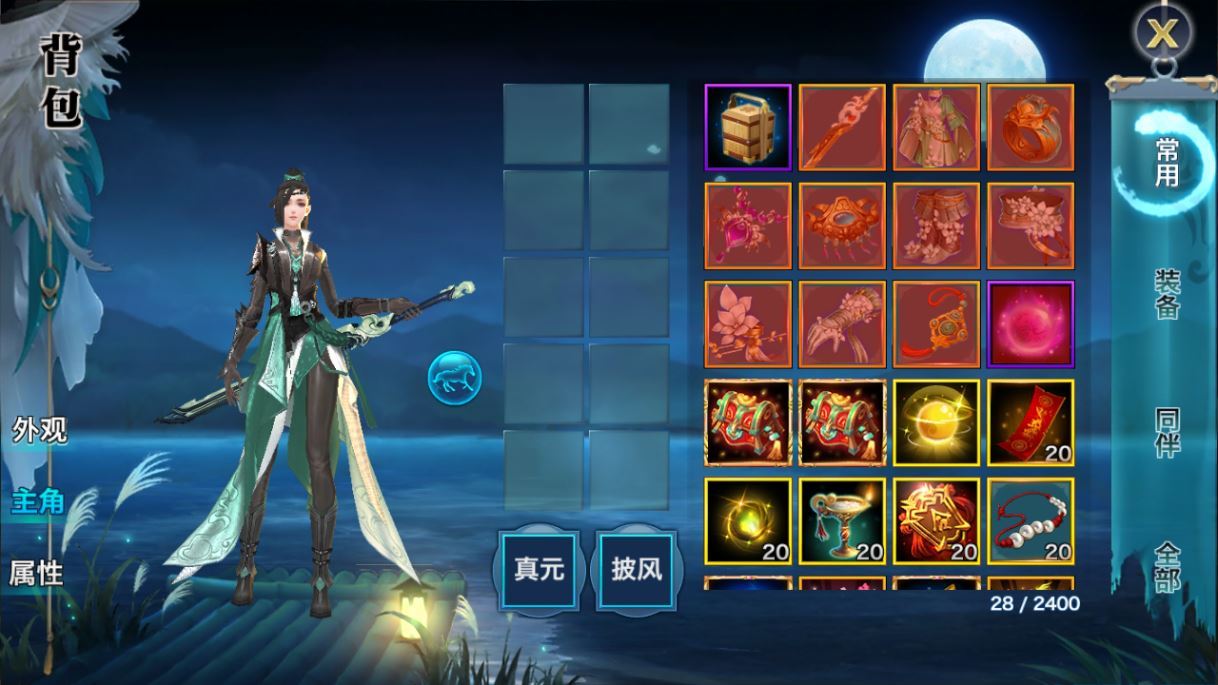The image size is (1218, 685).
Task: Select the red scroll item stack
Action: coord(1030,422)
